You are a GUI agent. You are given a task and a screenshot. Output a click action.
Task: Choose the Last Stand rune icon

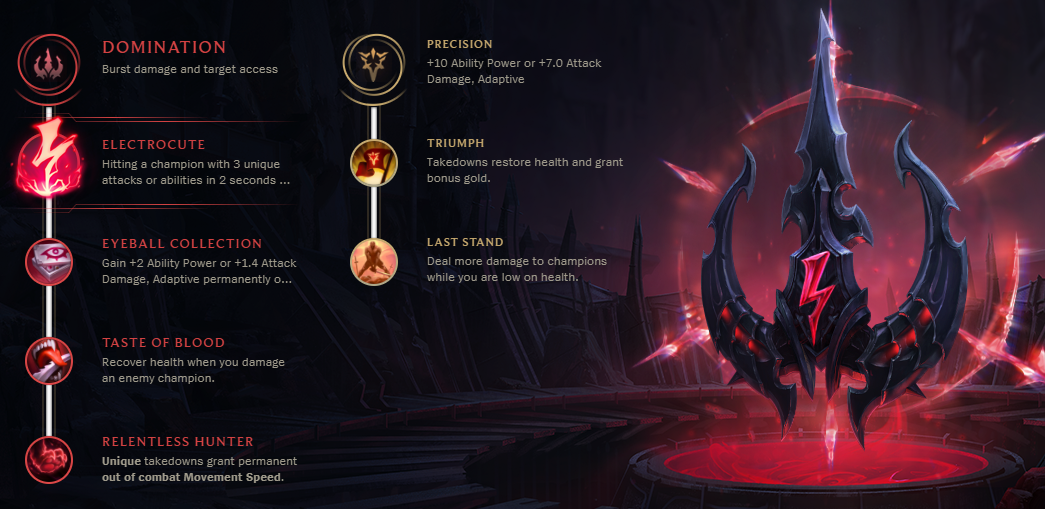[373, 261]
